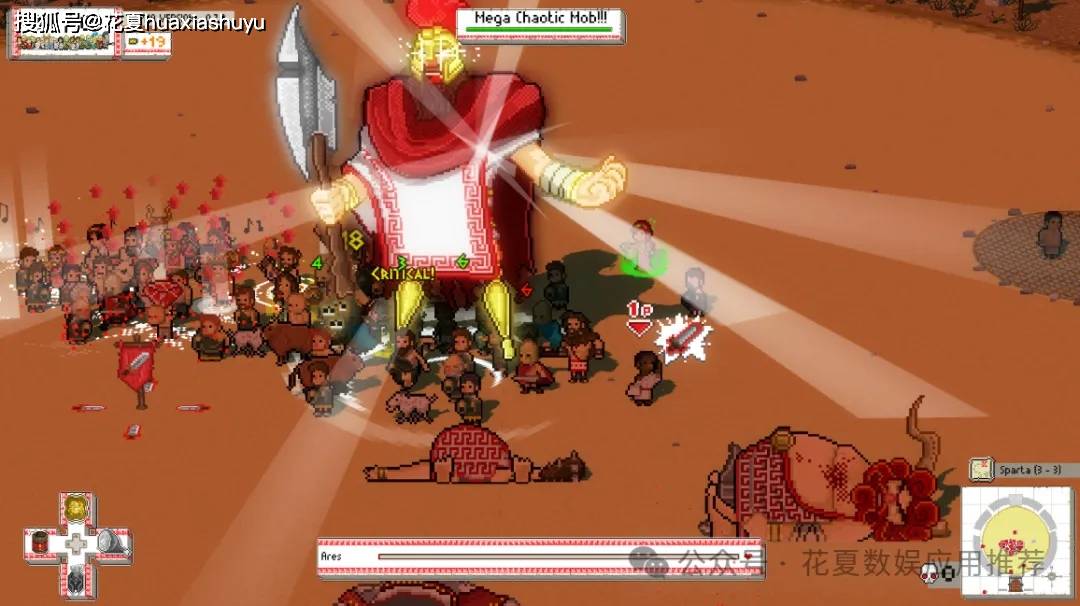Choose the dark armor item slot
The height and width of the screenshot is (606, 1080).
click(75, 577)
